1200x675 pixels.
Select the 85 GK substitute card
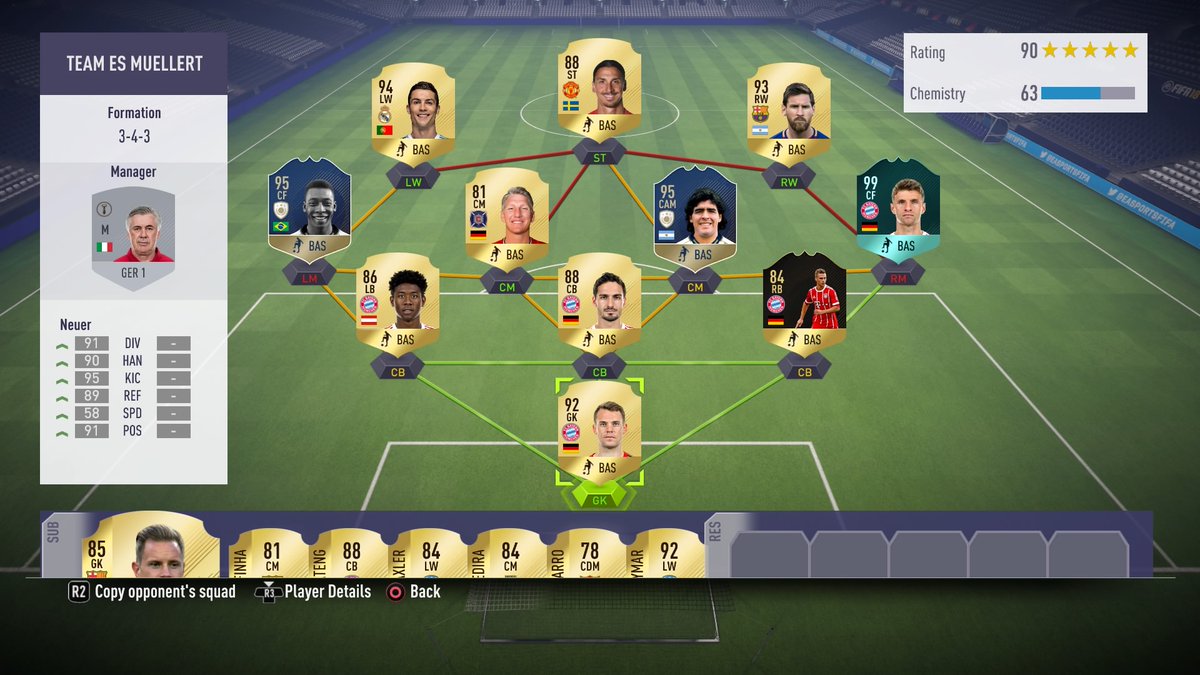(x=140, y=550)
